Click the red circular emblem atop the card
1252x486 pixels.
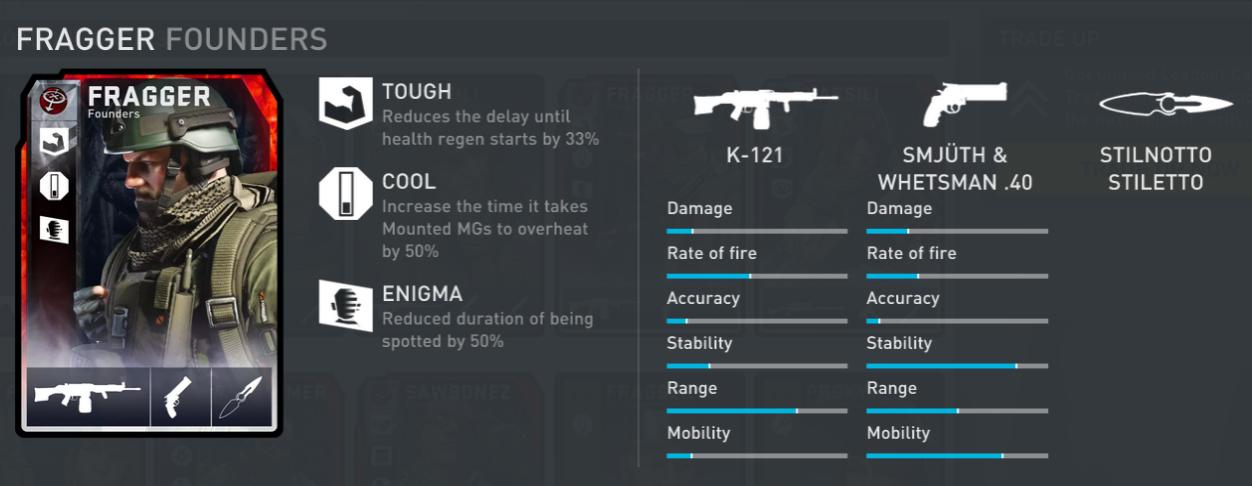tap(53, 98)
